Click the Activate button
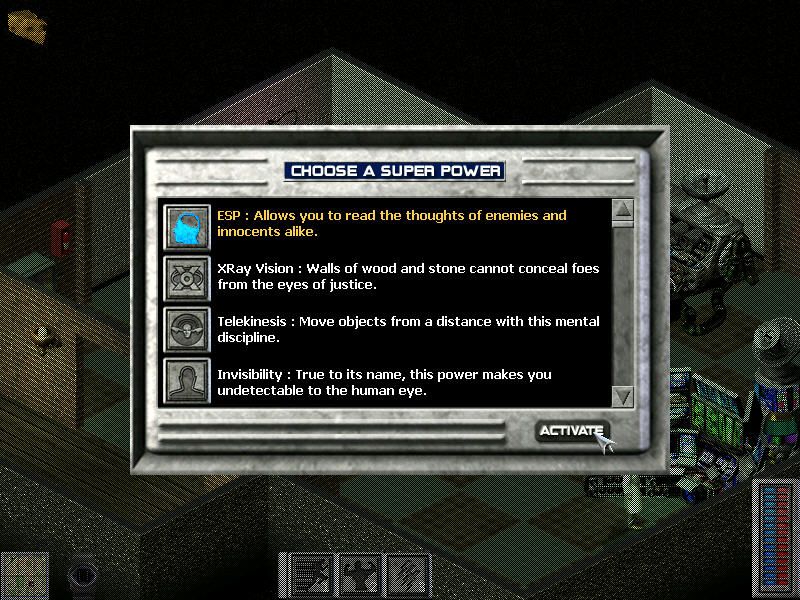This screenshot has width=800, height=600. (571, 431)
